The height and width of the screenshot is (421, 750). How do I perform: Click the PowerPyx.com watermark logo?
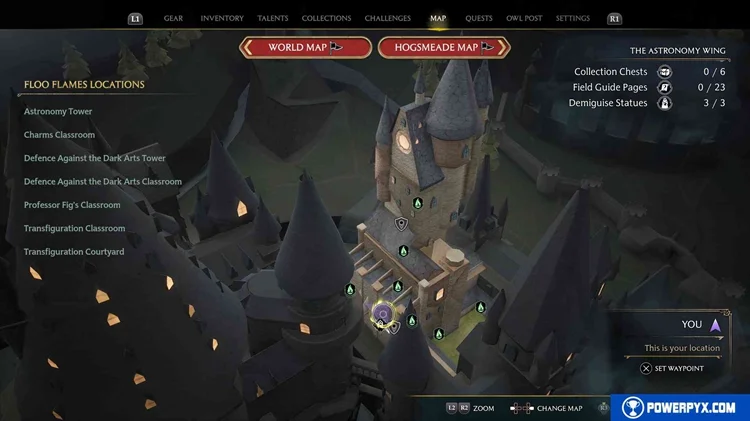(680, 407)
